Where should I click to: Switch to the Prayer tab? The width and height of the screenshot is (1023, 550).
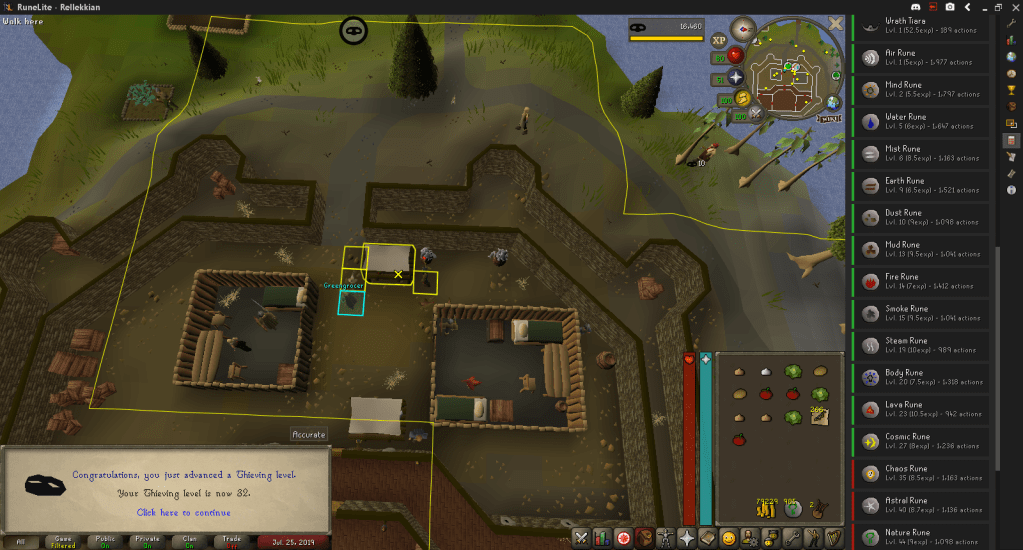(x=687, y=539)
